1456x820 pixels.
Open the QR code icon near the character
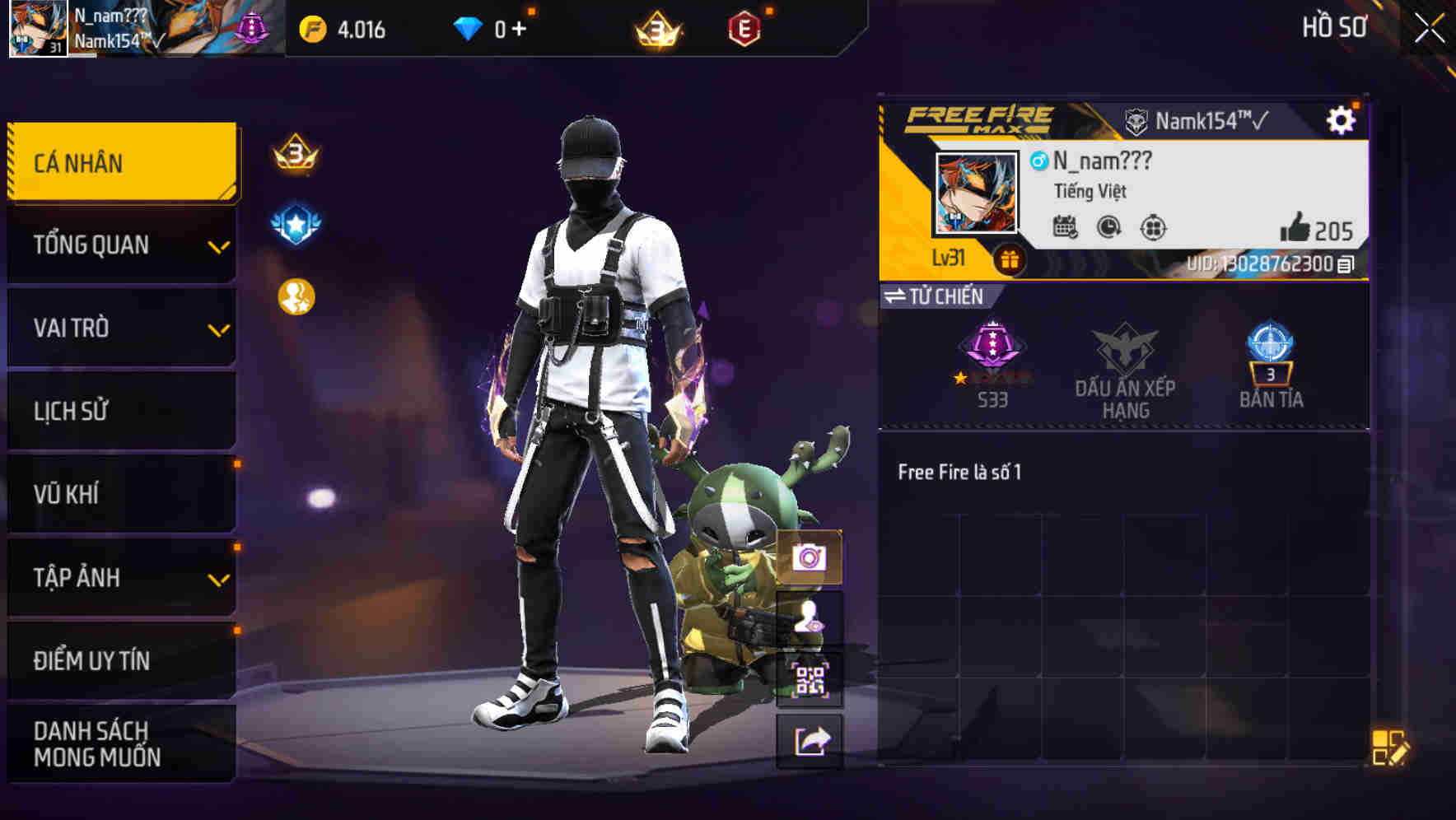click(810, 677)
